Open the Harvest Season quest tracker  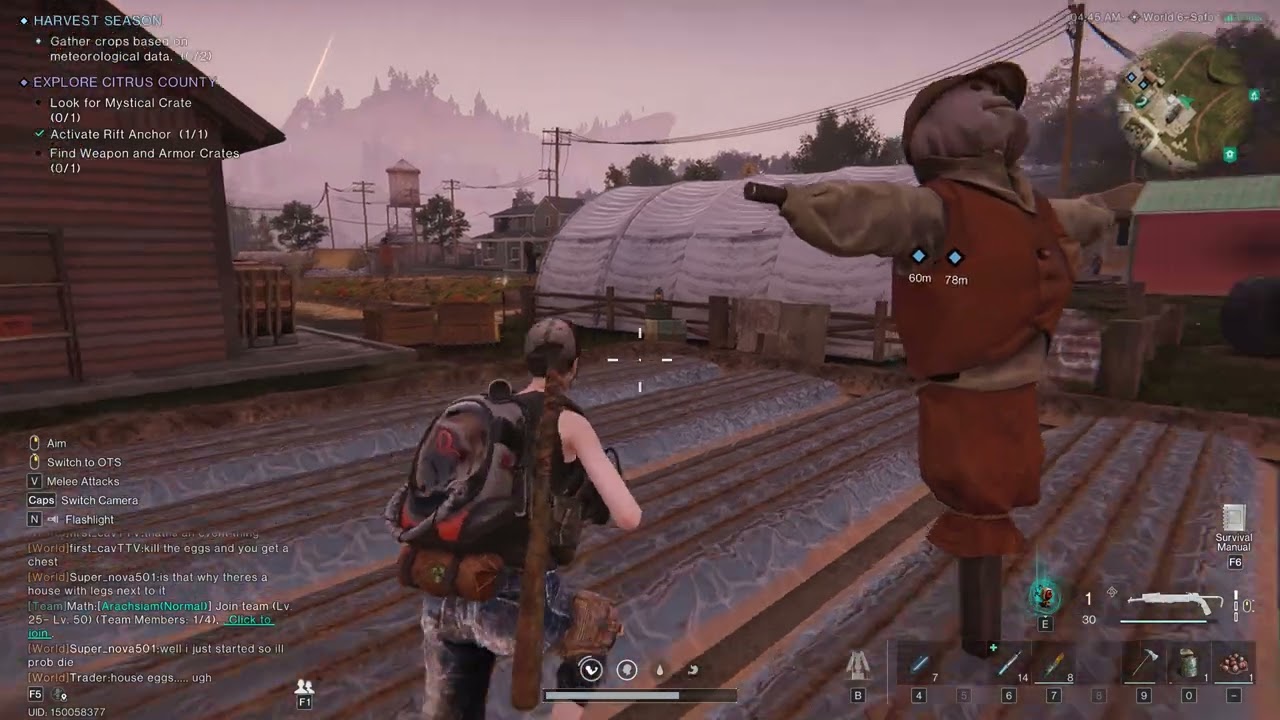(x=97, y=20)
